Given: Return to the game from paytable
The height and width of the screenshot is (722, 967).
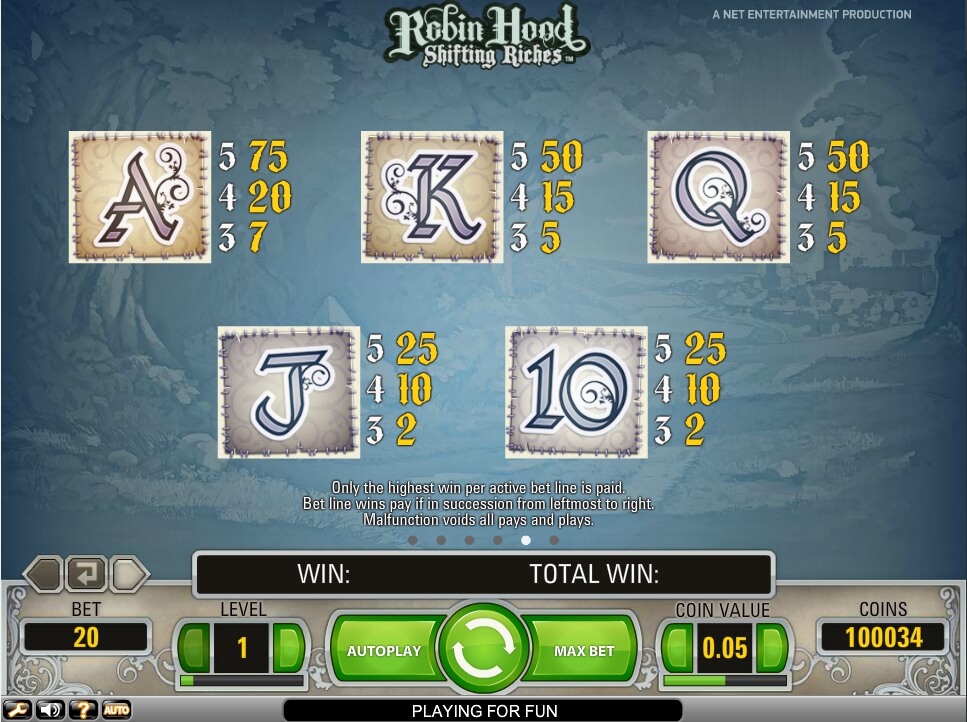Looking at the screenshot, I should tap(86, 575).
